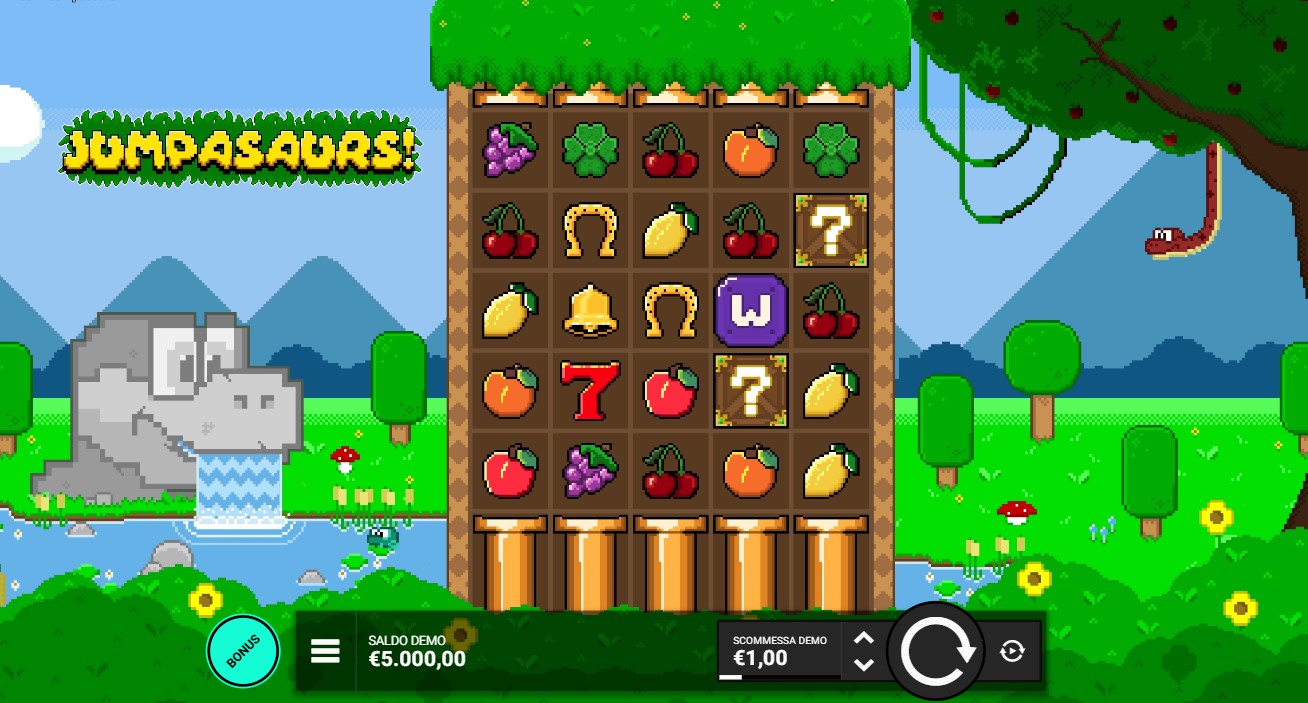Open the hamburger game menu
Viewport: 1308px width, 703px height.
(x=326, y=652)
